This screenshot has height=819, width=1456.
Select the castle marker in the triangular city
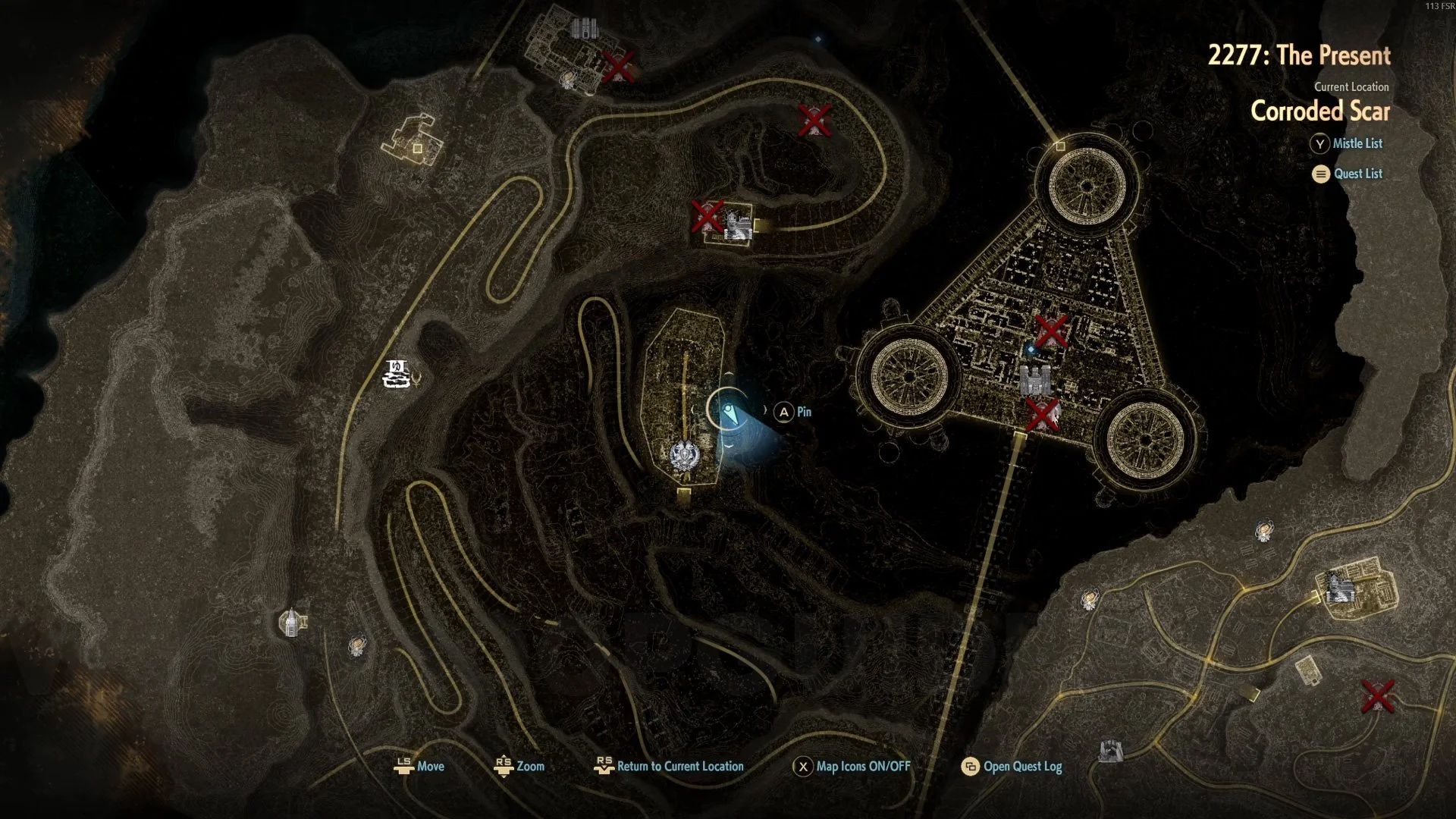[1035, 380]
